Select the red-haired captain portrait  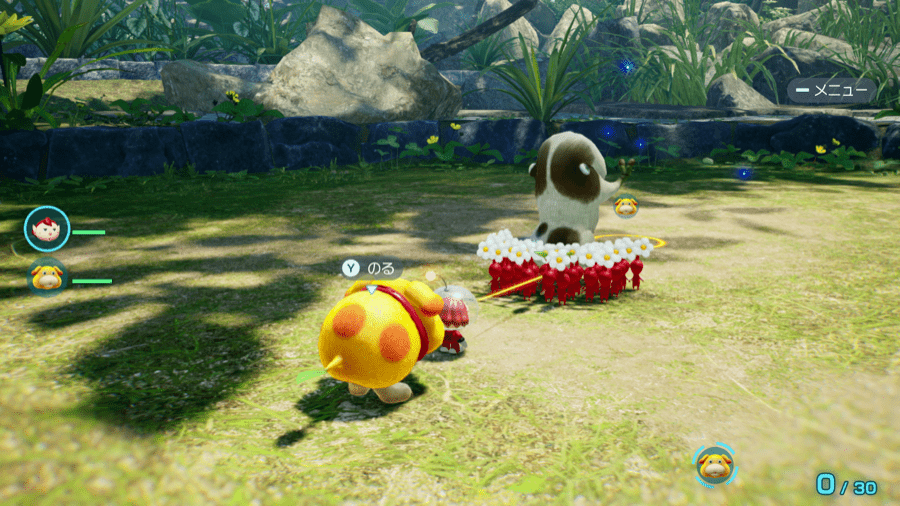46,229
